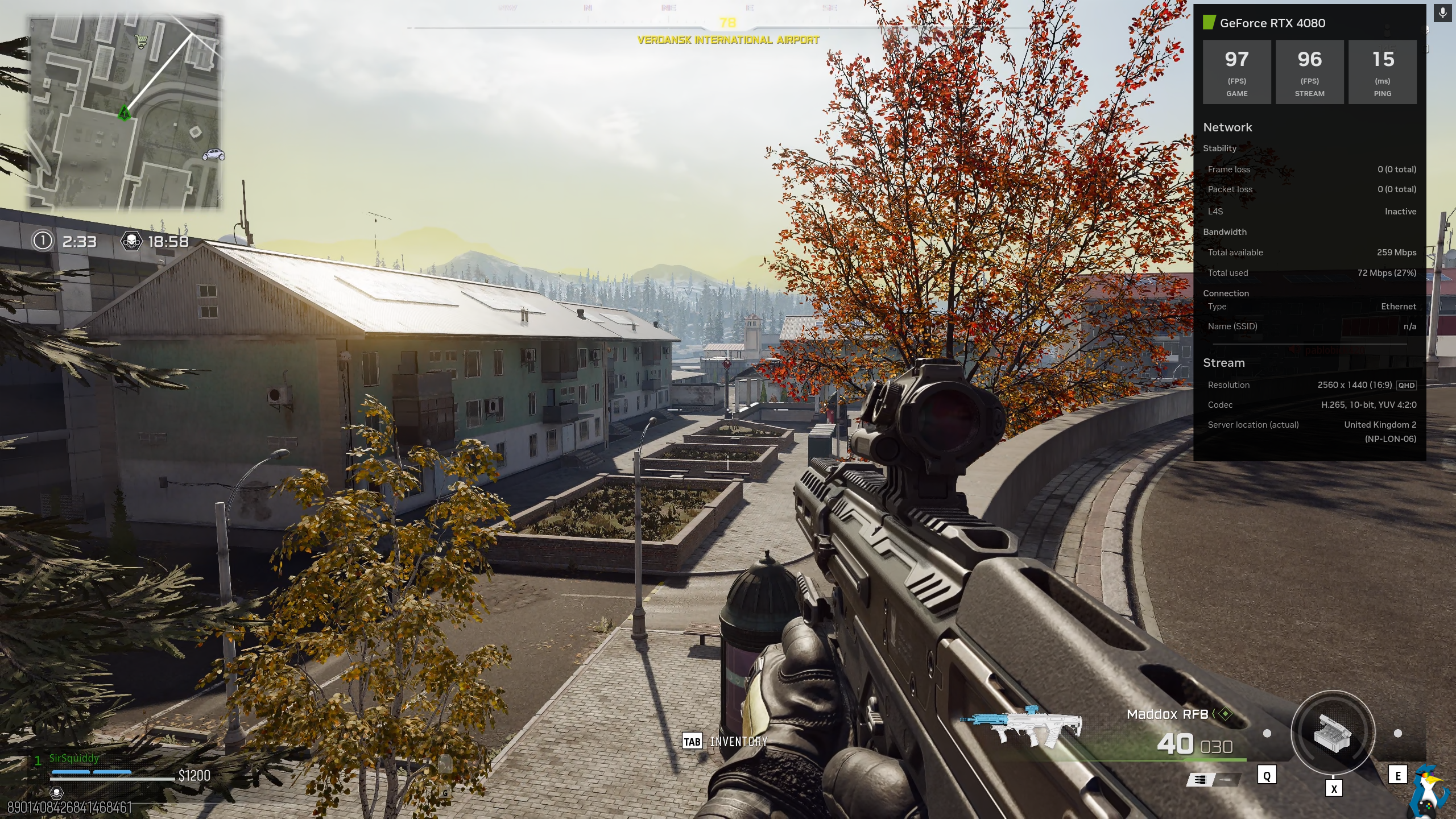The image size is (1456, 819).
Task: Open the minimap
Action: 125,113
